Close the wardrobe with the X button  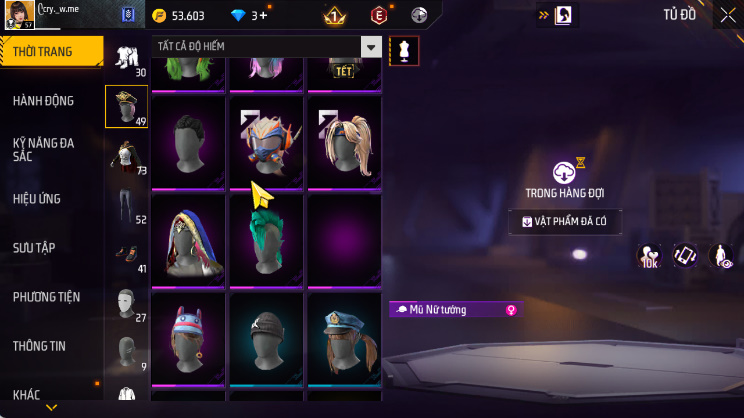click(x=726, y=15)
